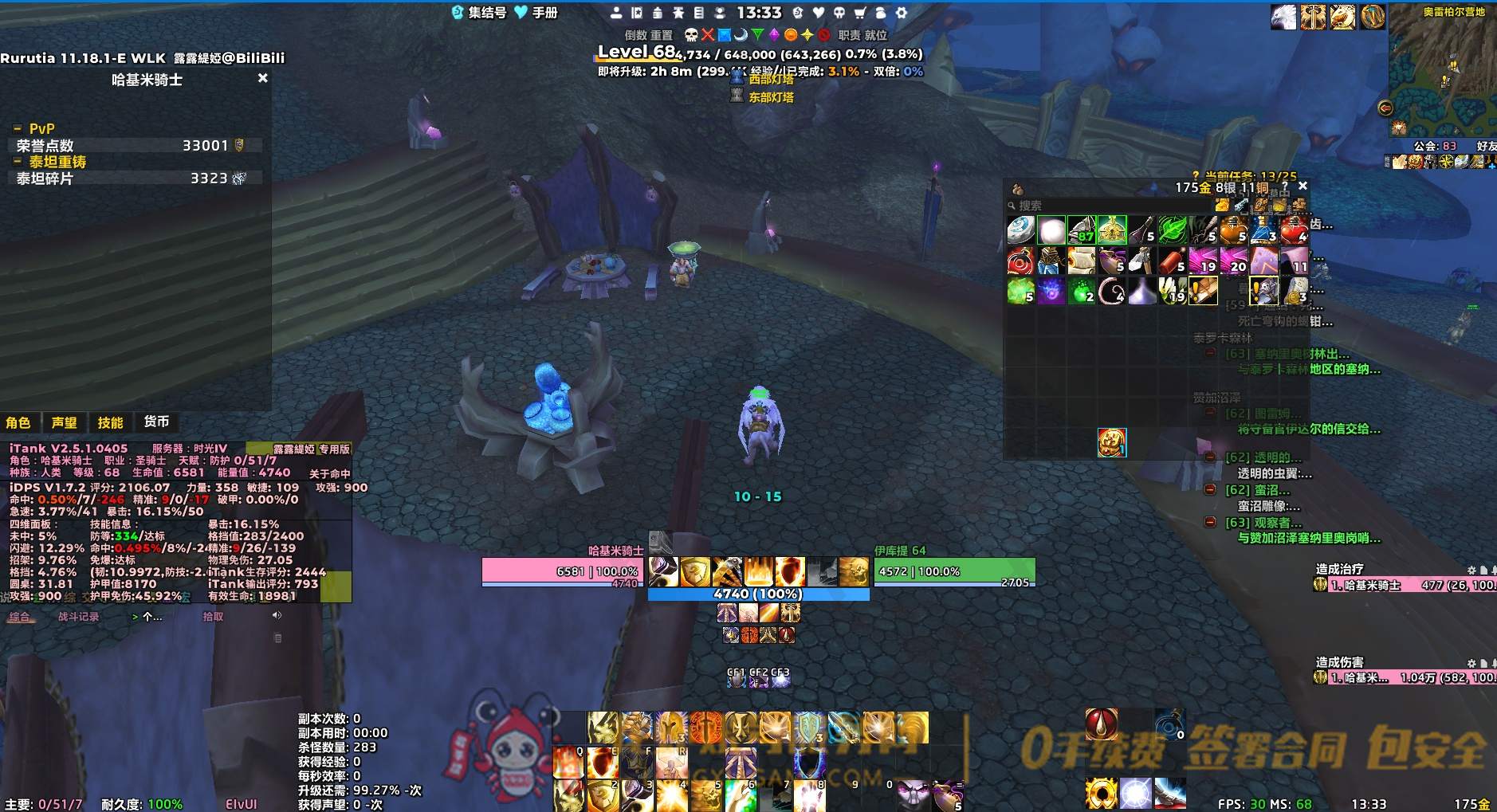Switch to the 角色 tab
1497x812 pixels.
tap(18, 422)
